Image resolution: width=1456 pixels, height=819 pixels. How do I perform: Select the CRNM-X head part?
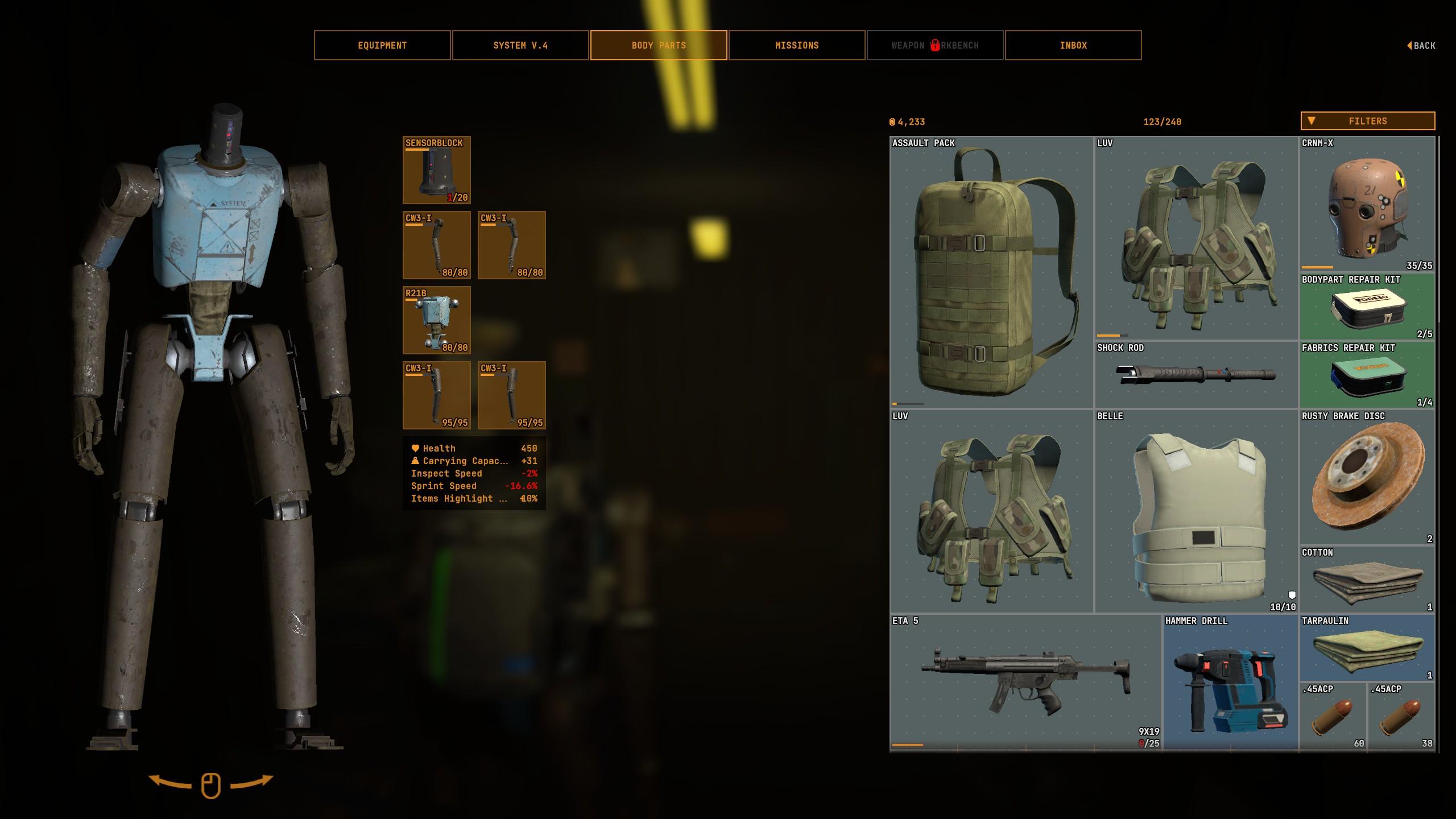(x=1367, y=204)
